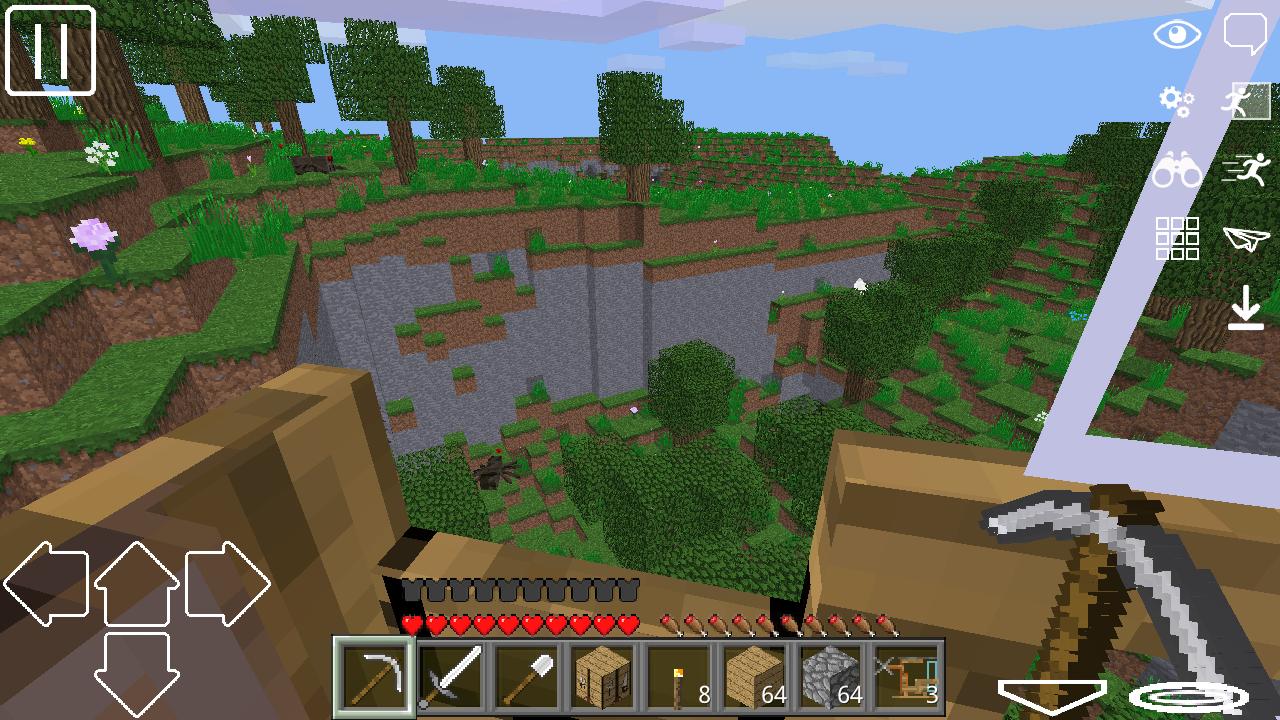The image size is (1280, 720).
Task: Open the inventory grid icon
Action: [x=1178, y=240]
